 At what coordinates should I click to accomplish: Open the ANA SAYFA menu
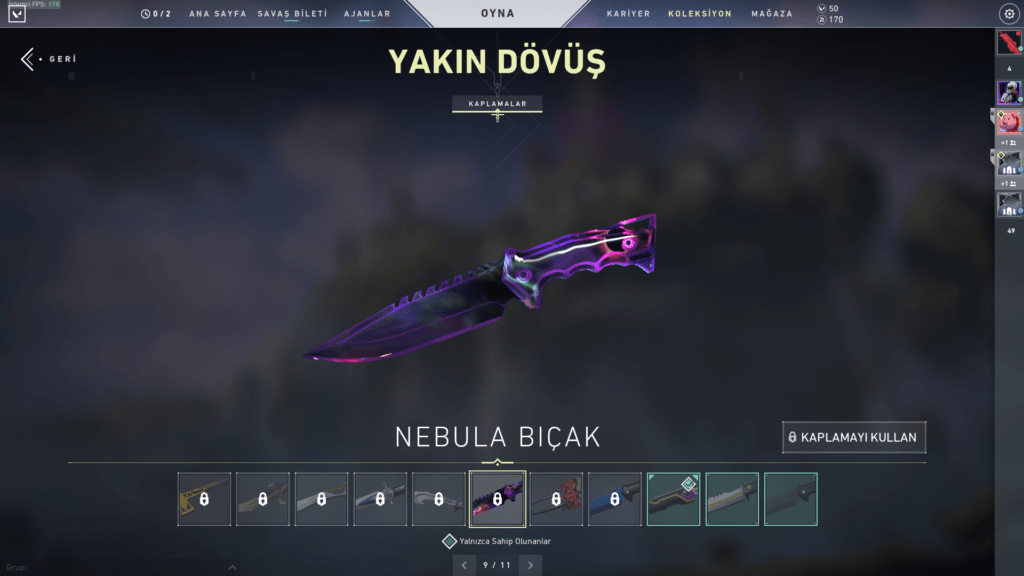(x=217, y=14)
